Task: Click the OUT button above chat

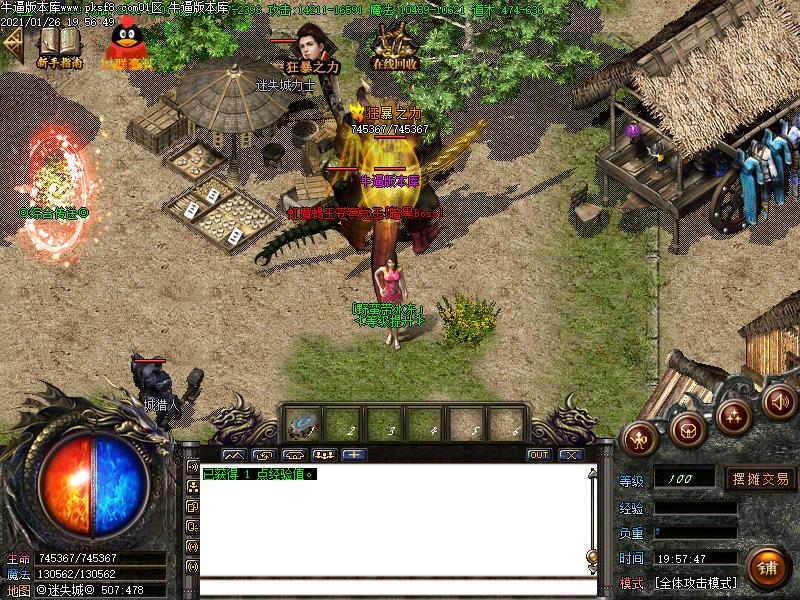Action: 539,454
